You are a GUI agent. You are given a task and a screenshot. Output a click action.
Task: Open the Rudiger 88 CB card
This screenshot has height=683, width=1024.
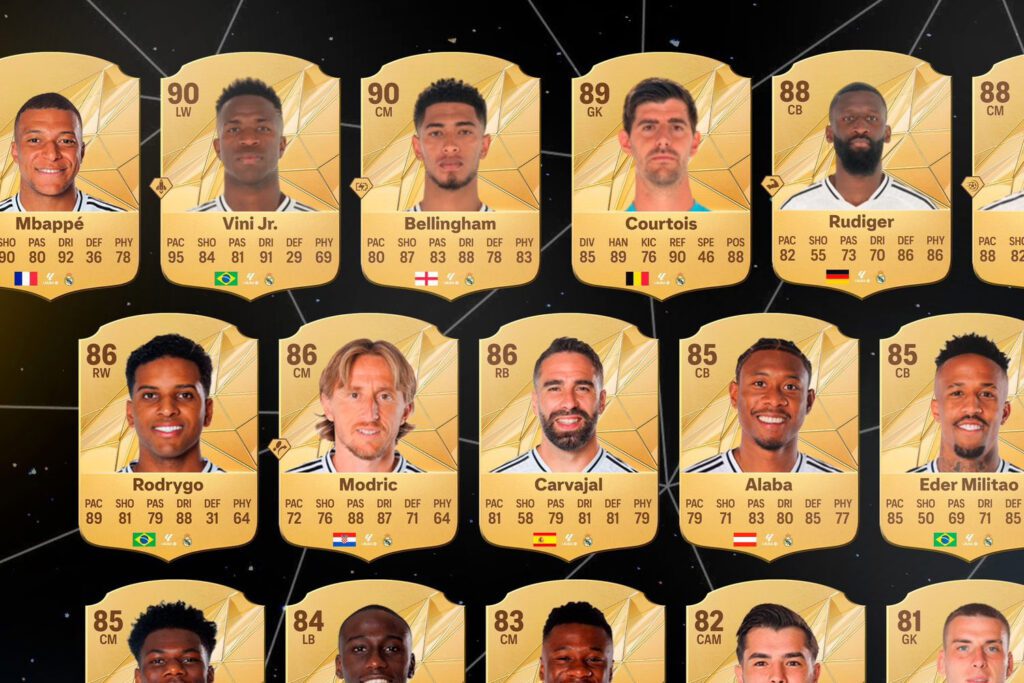(x=860, y=170)
